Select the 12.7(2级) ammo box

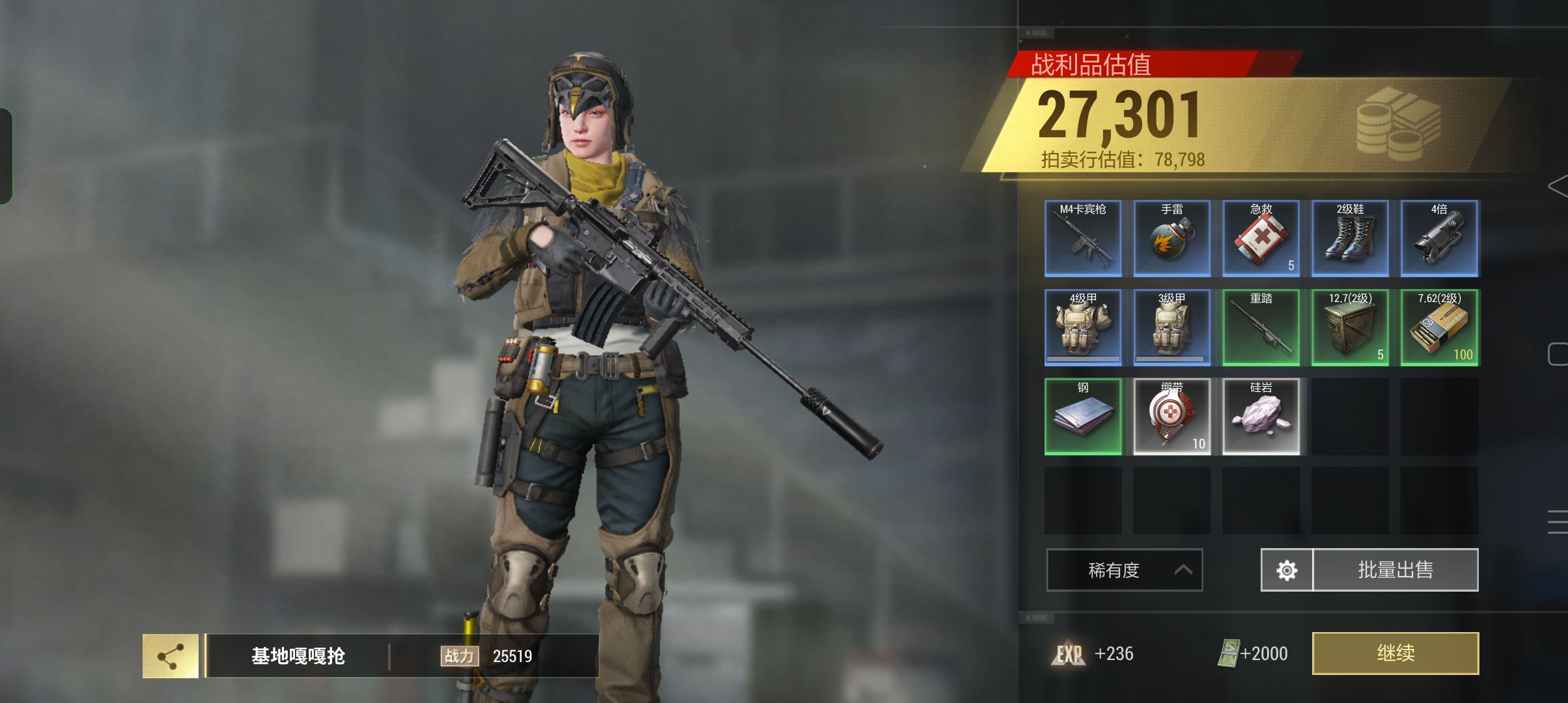pos(1350,327)
